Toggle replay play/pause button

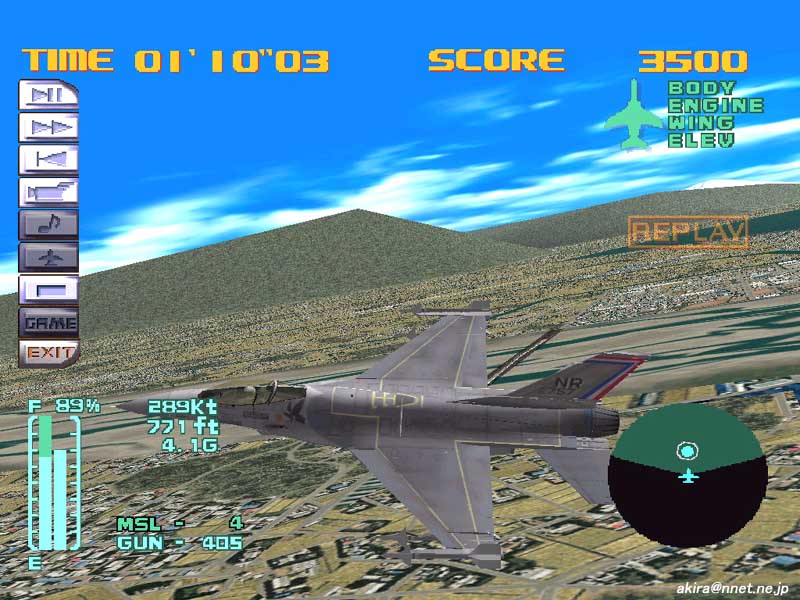(48, 96)
